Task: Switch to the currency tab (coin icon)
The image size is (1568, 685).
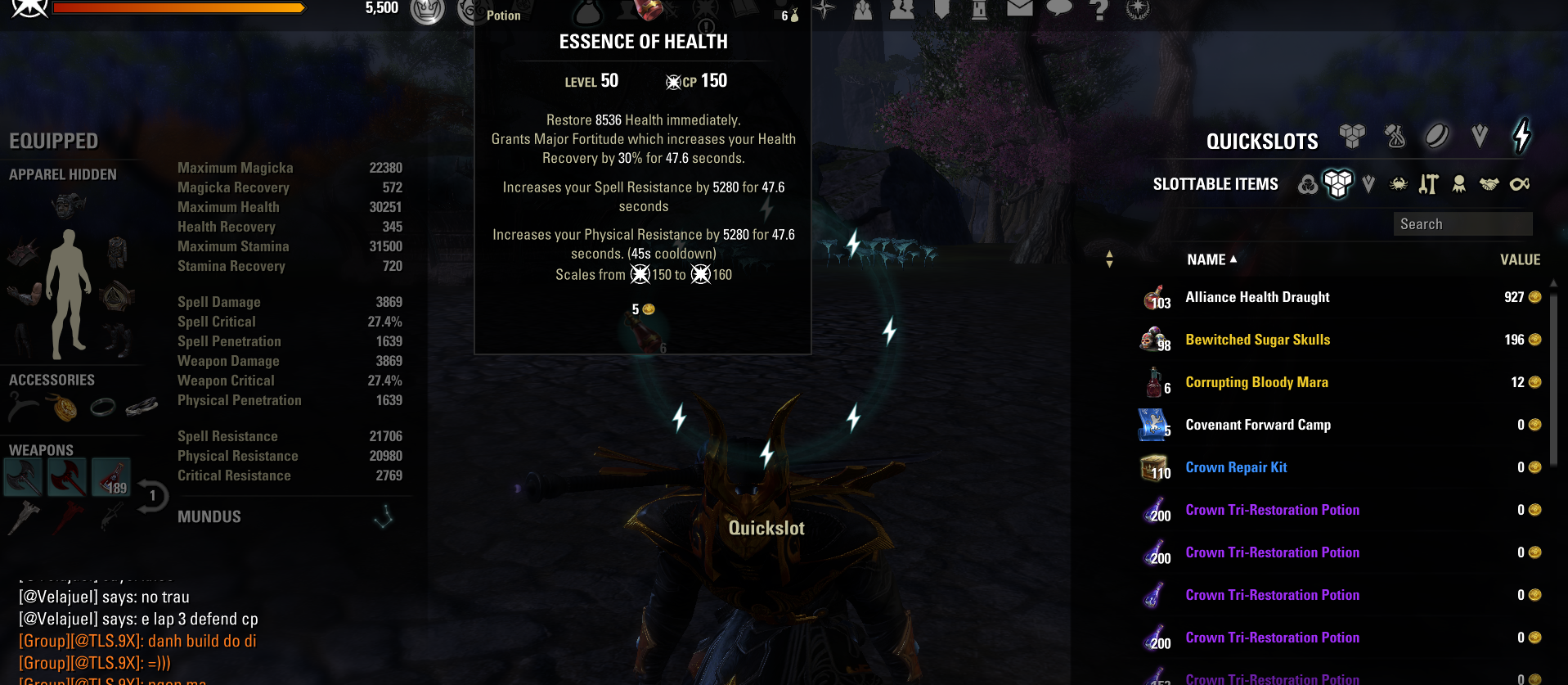Action: [x=1436, y=136]
